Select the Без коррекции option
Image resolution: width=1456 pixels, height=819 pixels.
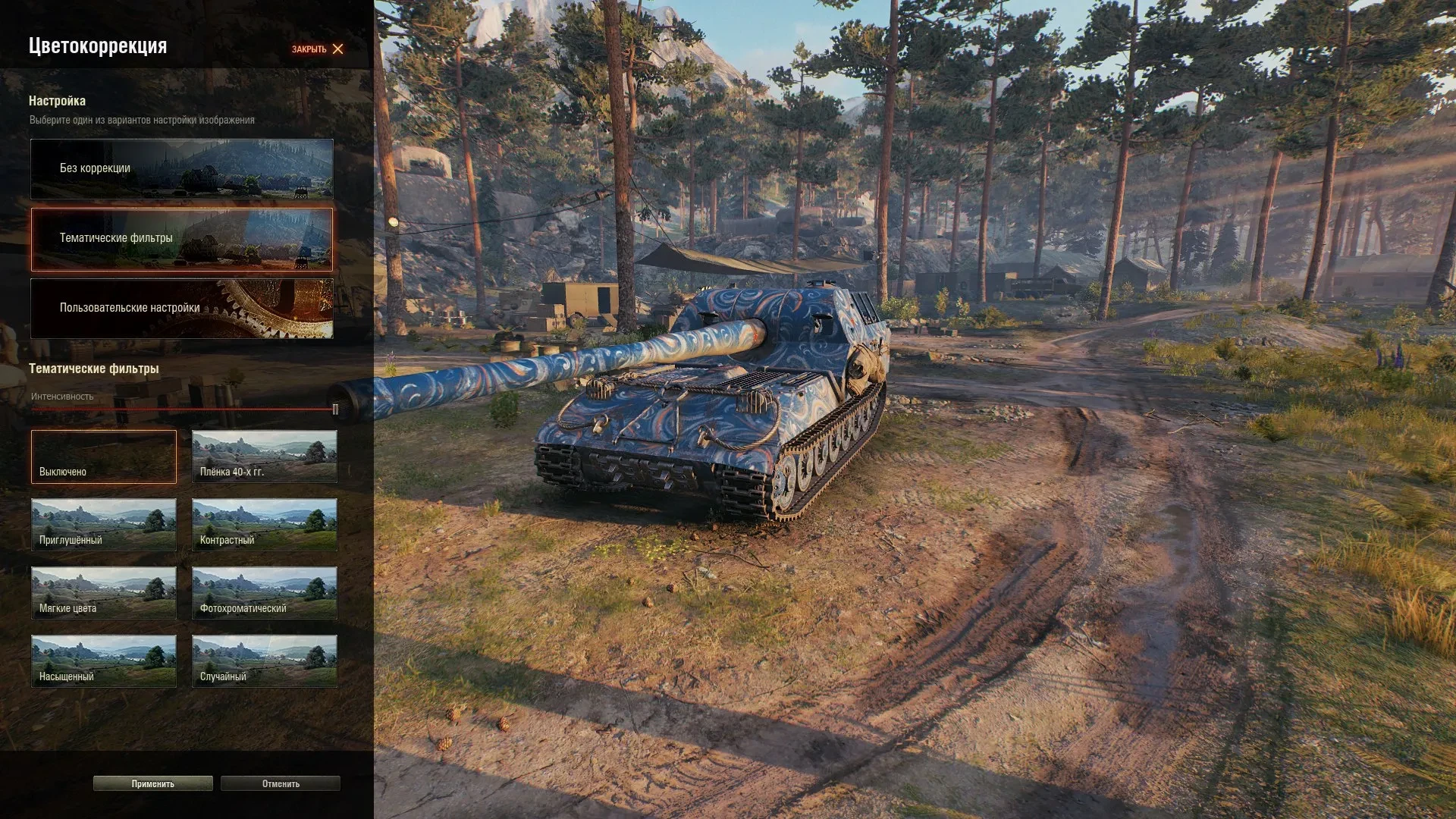[x=182, y=168]
